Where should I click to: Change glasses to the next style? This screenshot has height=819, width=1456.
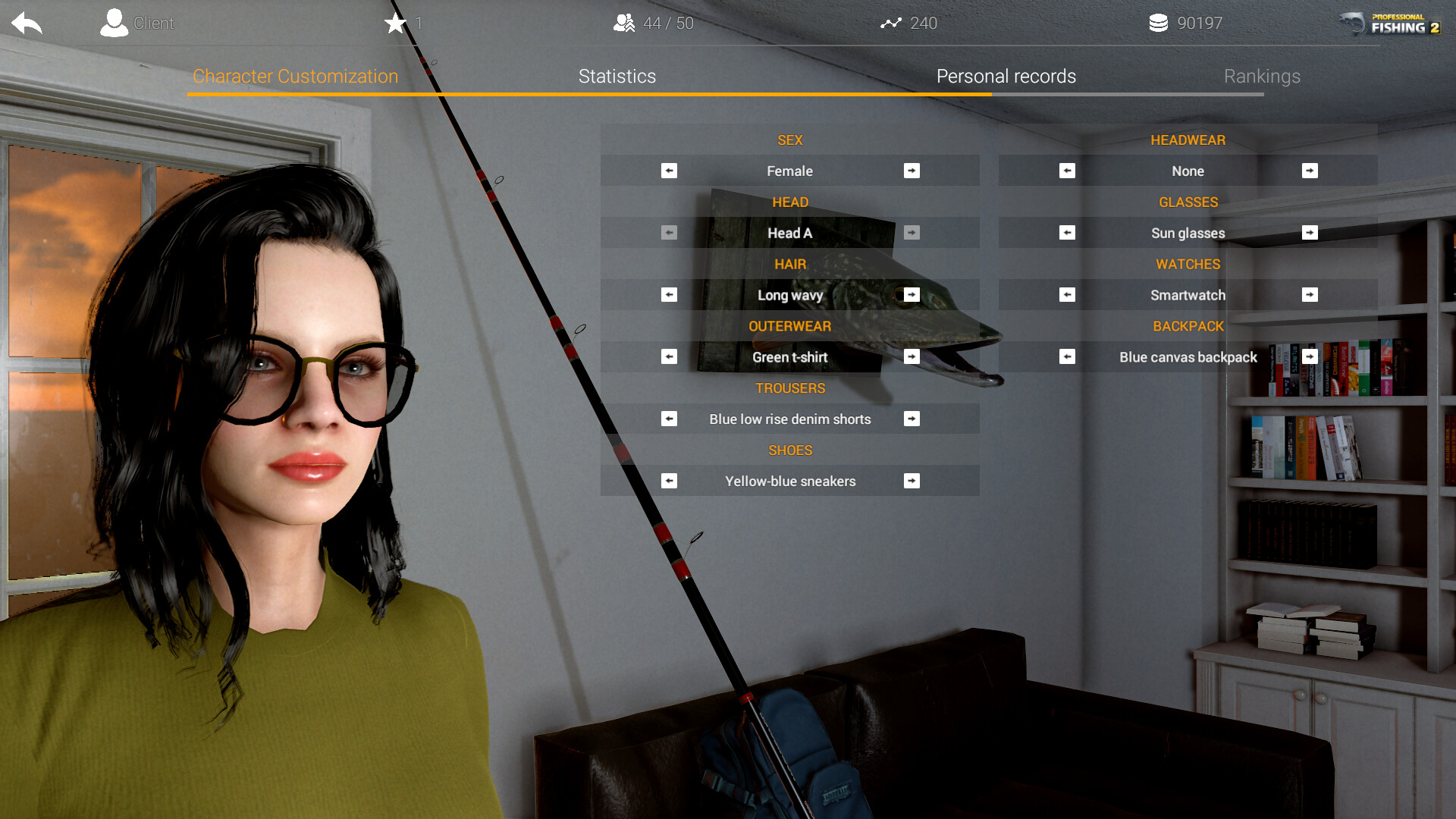pyautogui.click(x=1310, y=233)
